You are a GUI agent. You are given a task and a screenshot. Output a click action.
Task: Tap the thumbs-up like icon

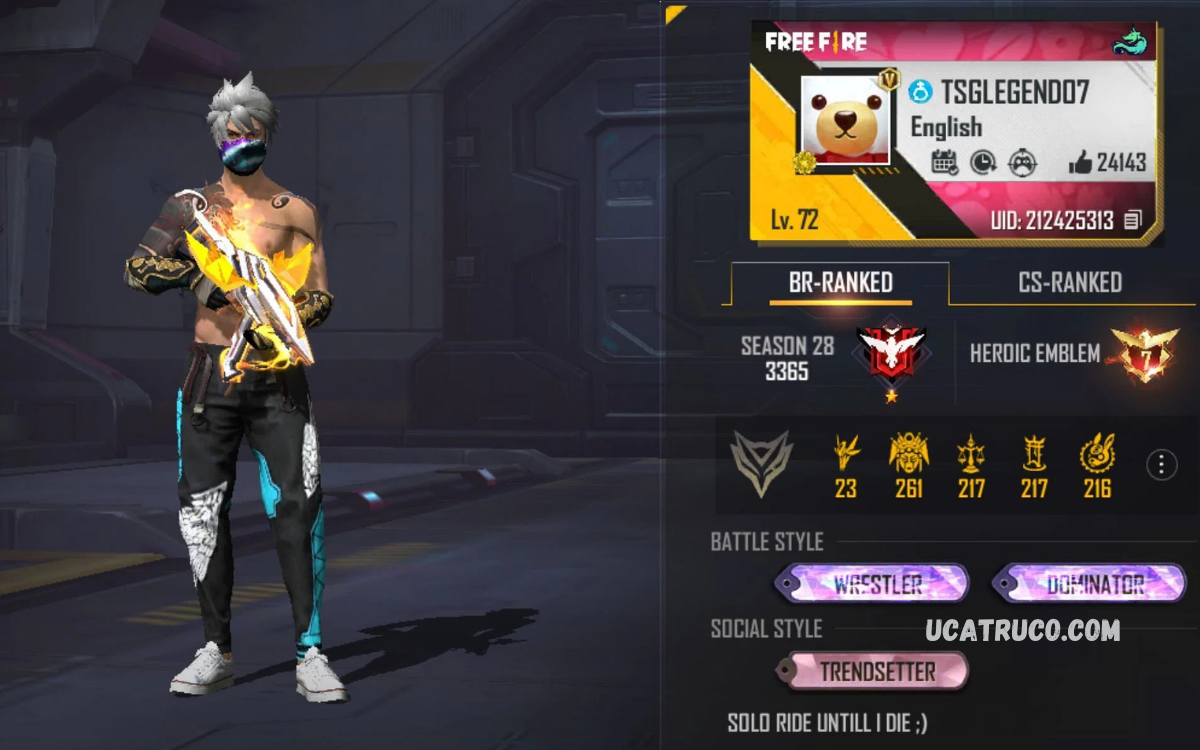coord(1079,163)
